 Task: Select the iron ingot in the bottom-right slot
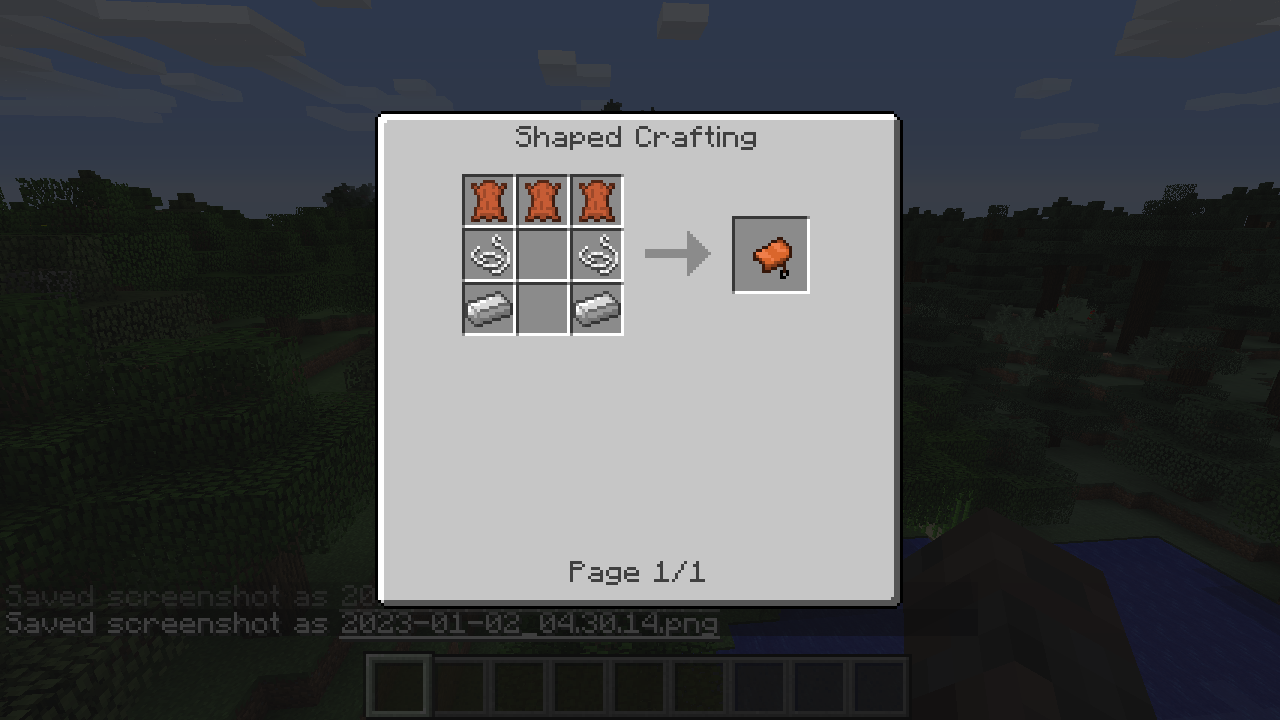(x=596, y=308)
